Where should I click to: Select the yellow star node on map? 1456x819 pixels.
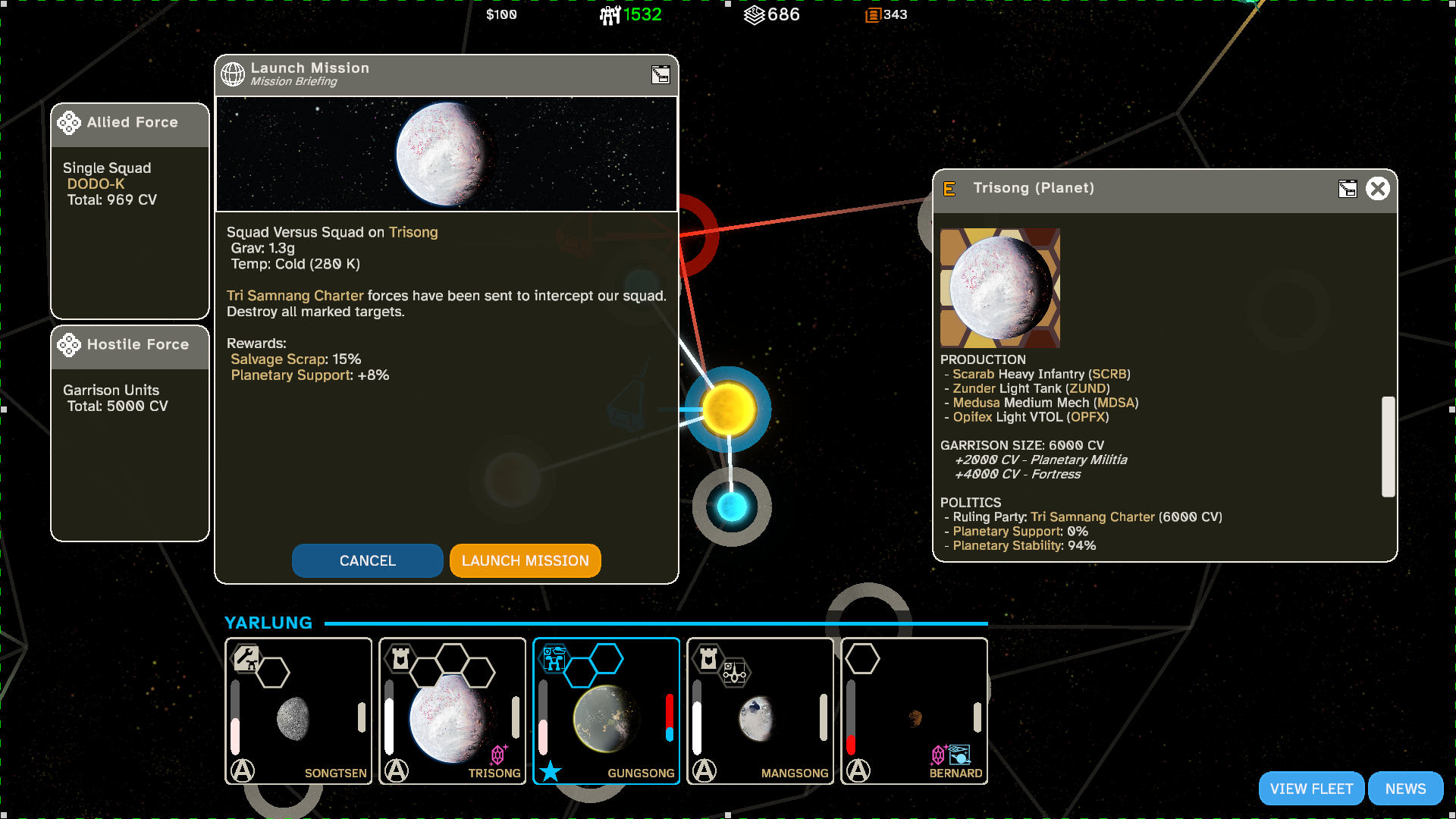(729, 409)
